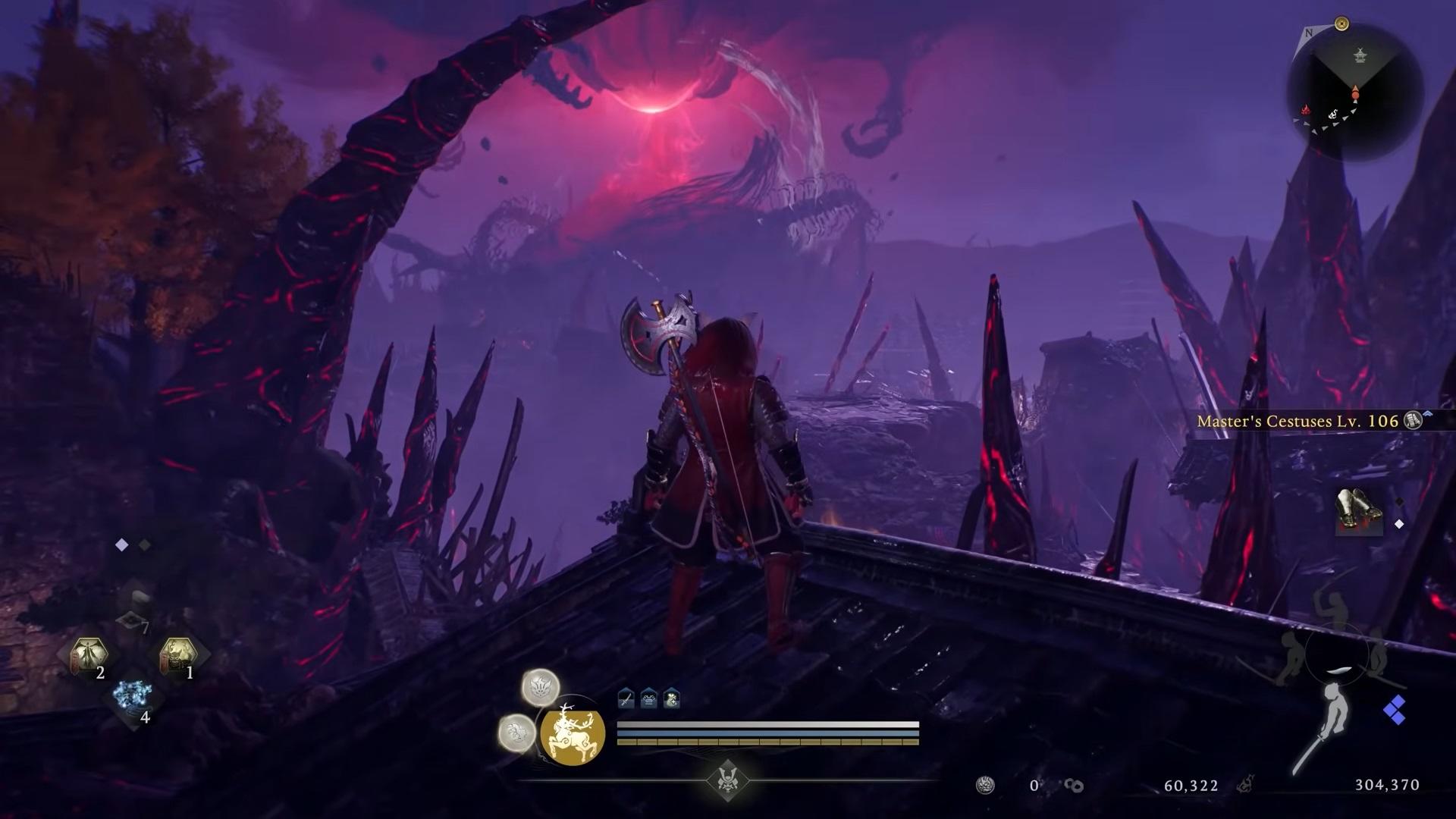Viewport: 1456px width, 819px height.
Task: Click the upper silver Soul Core orb
Action: tap(541, 689)
